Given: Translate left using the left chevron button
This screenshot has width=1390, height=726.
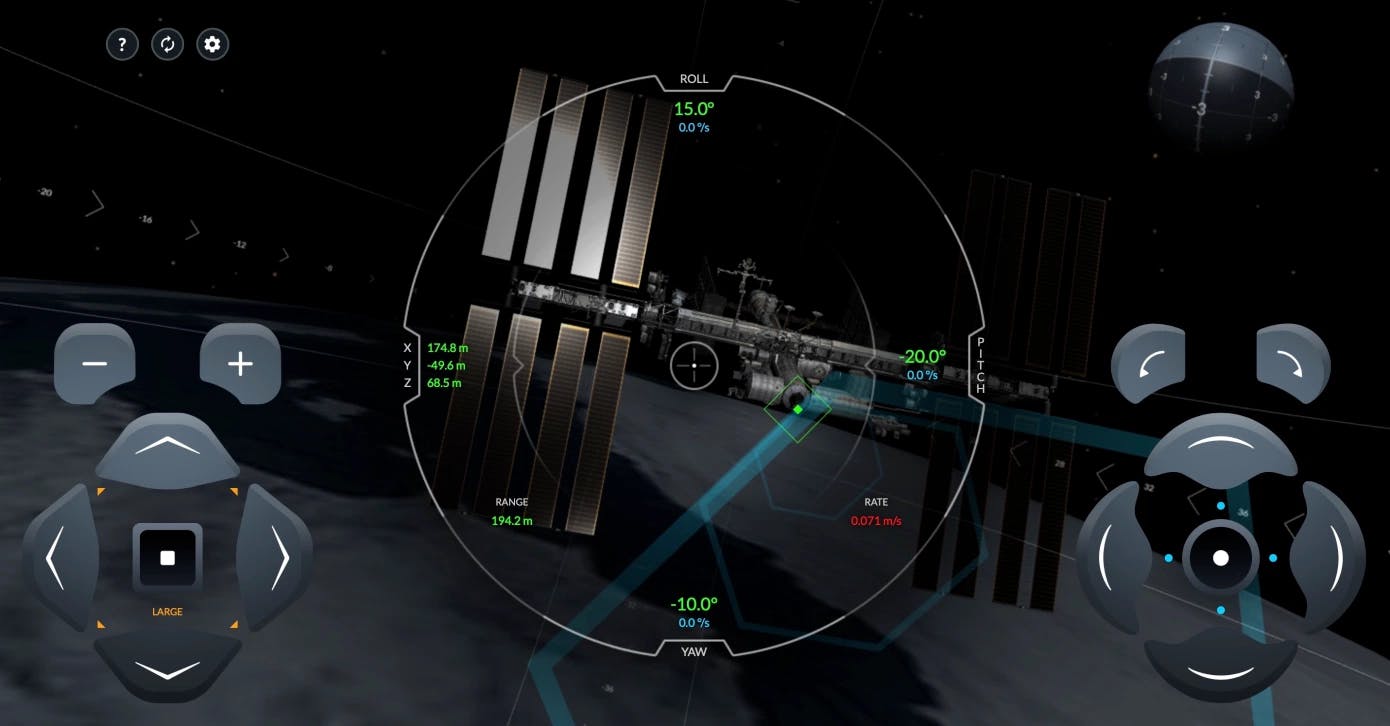Looking at the screenshot, I should pos(58,557).
